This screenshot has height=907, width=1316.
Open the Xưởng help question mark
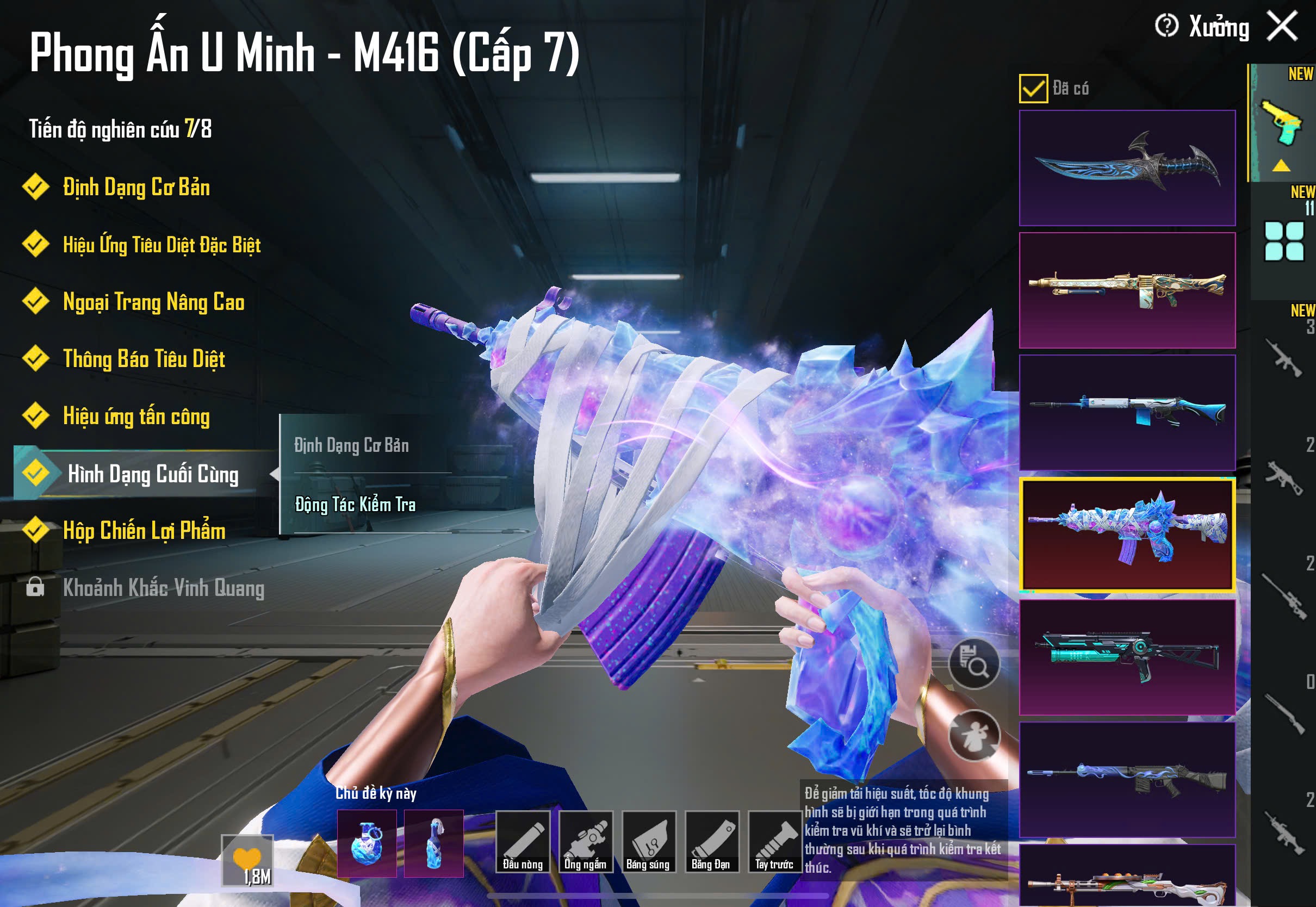click(x=1166, y=26)
